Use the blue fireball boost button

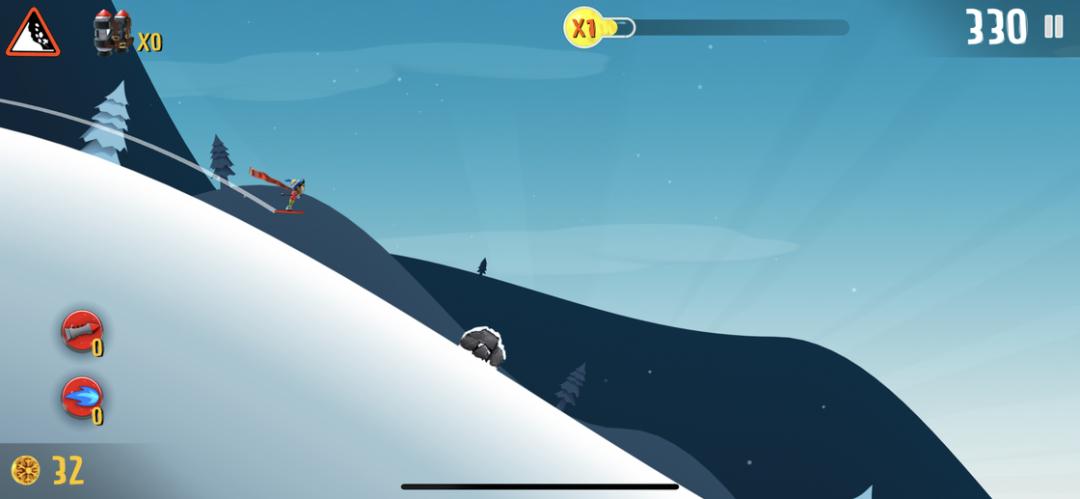(x=81, y=398)
